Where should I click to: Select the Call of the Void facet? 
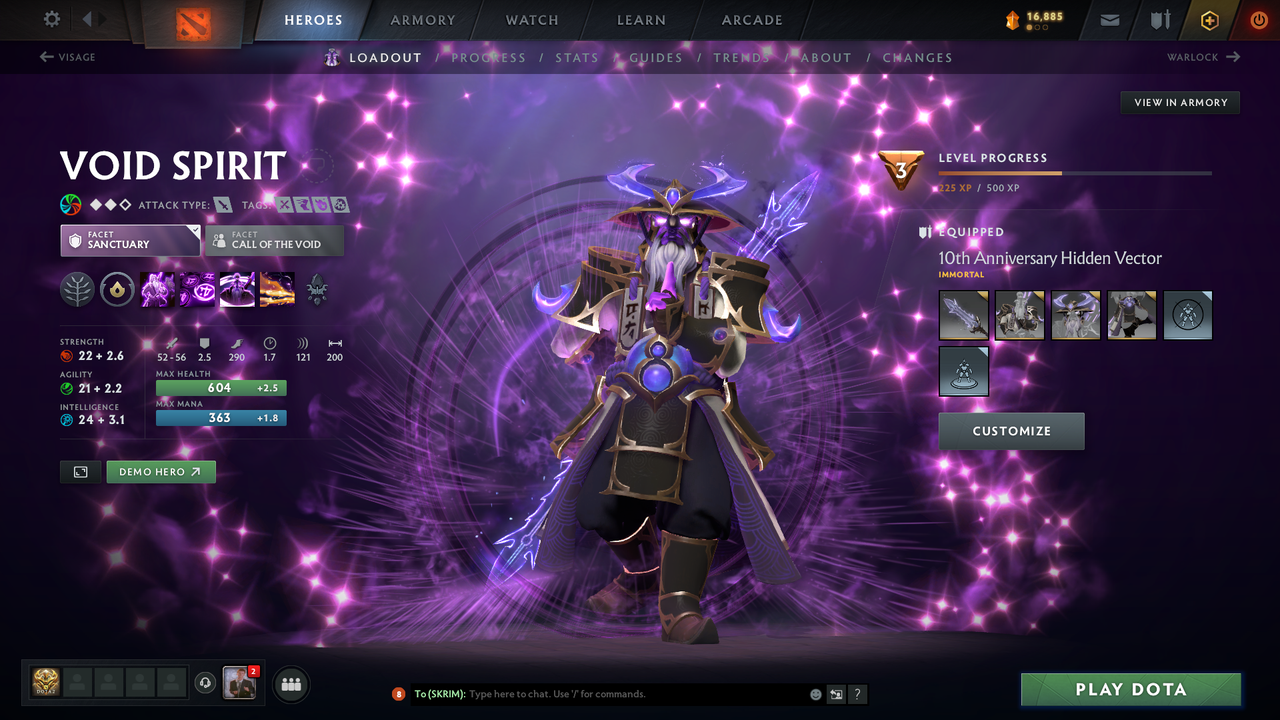point(273,240)
